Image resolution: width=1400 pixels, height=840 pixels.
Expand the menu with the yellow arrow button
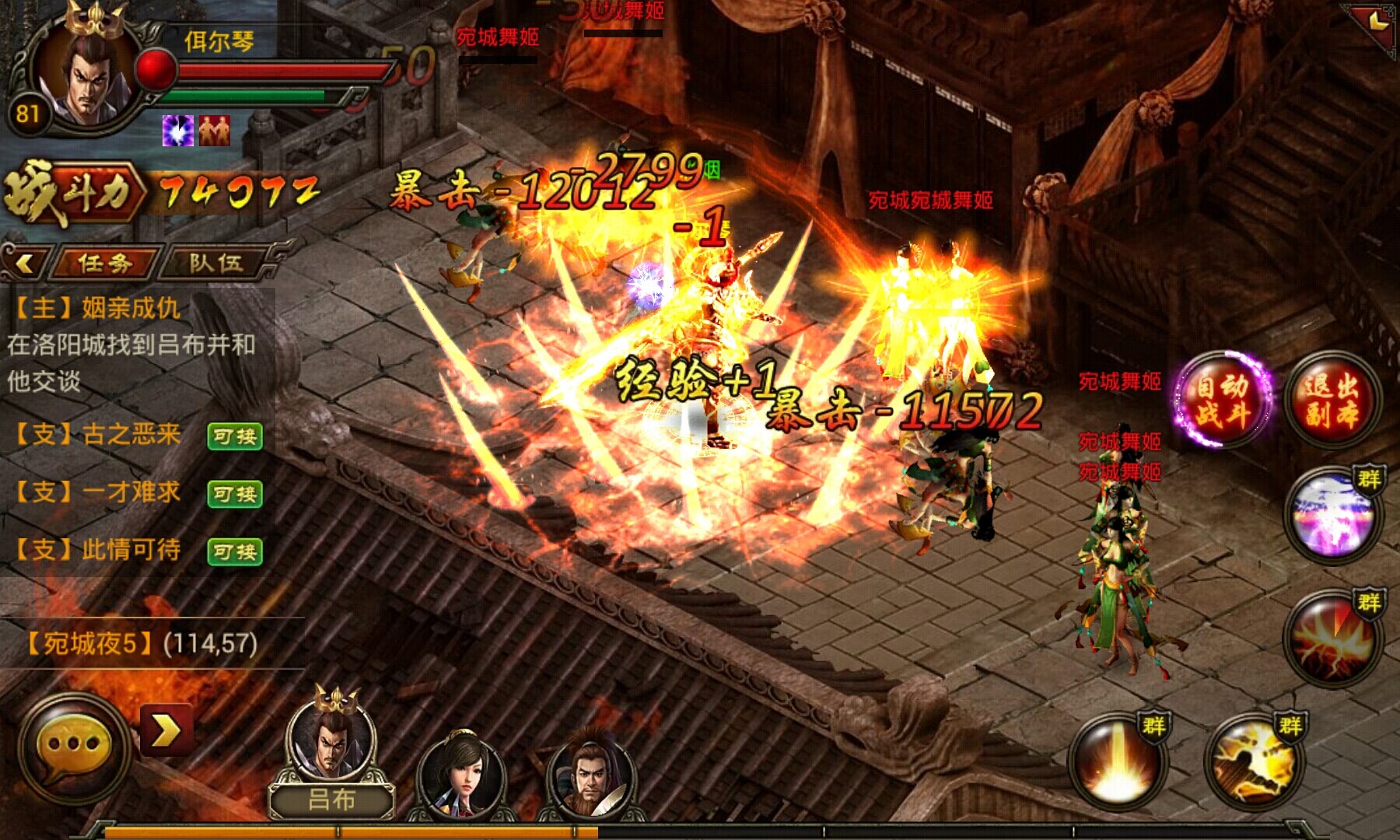click(166, 731)
